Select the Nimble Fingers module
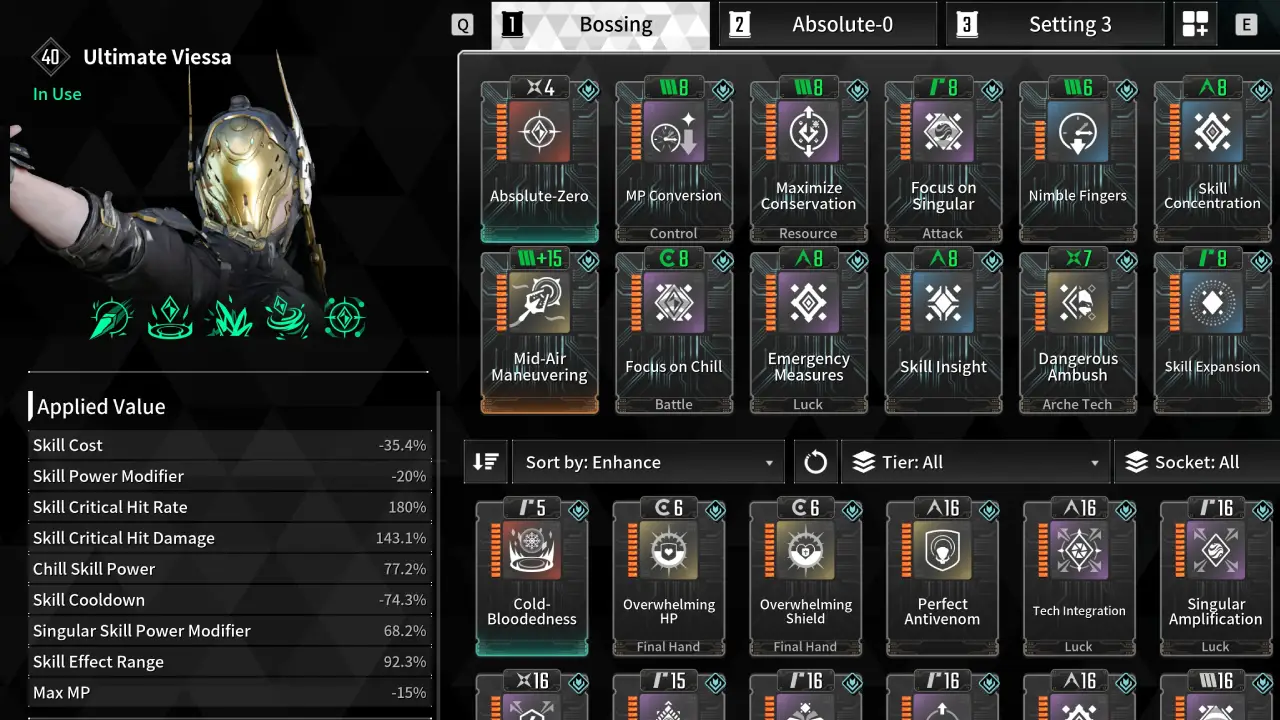 coord(1078,155)
